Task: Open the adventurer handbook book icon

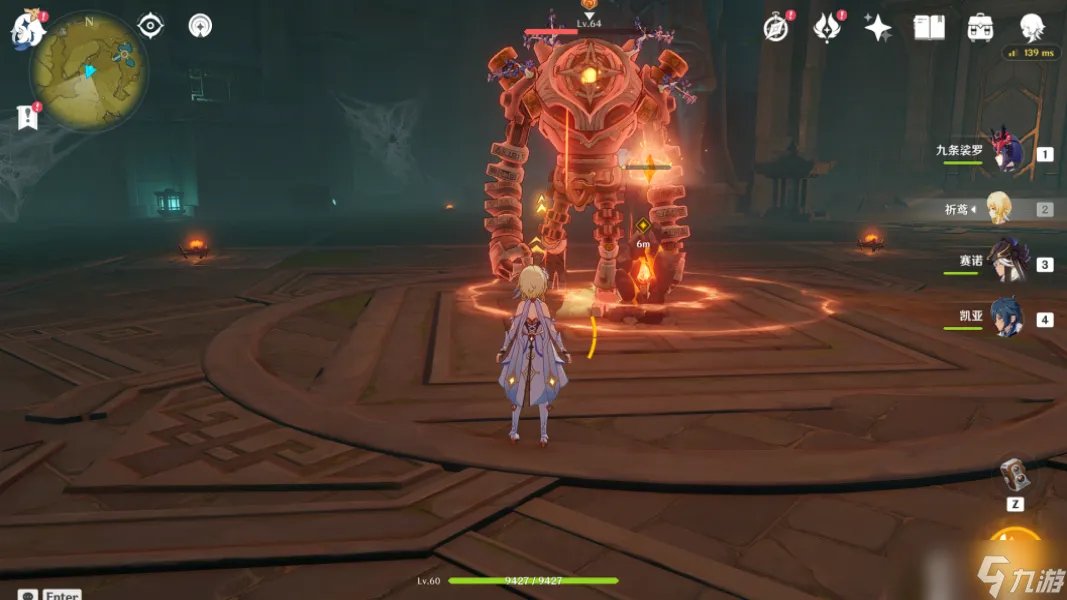Action: point(929,28)
